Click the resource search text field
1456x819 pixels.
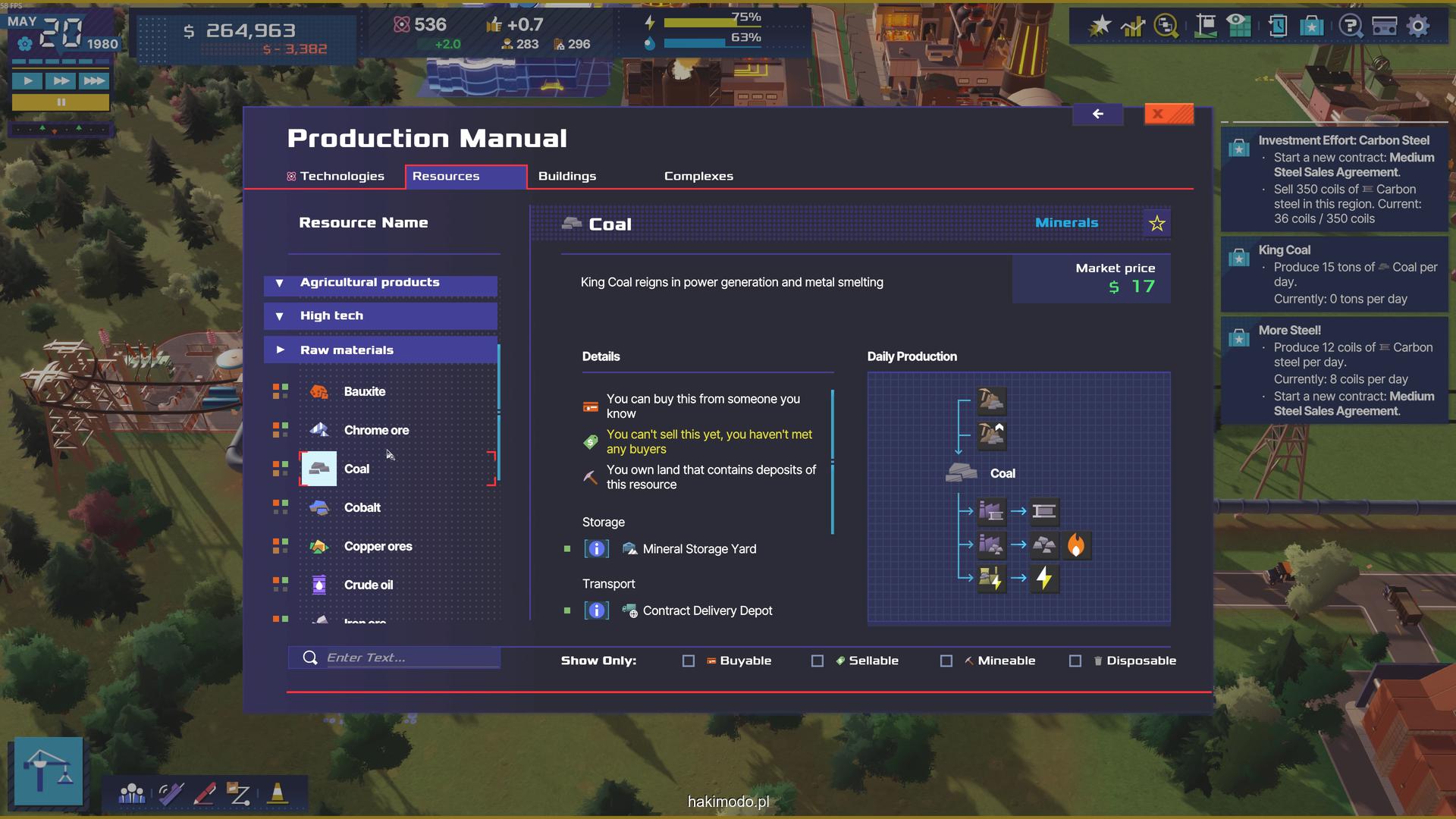point(409,658)
